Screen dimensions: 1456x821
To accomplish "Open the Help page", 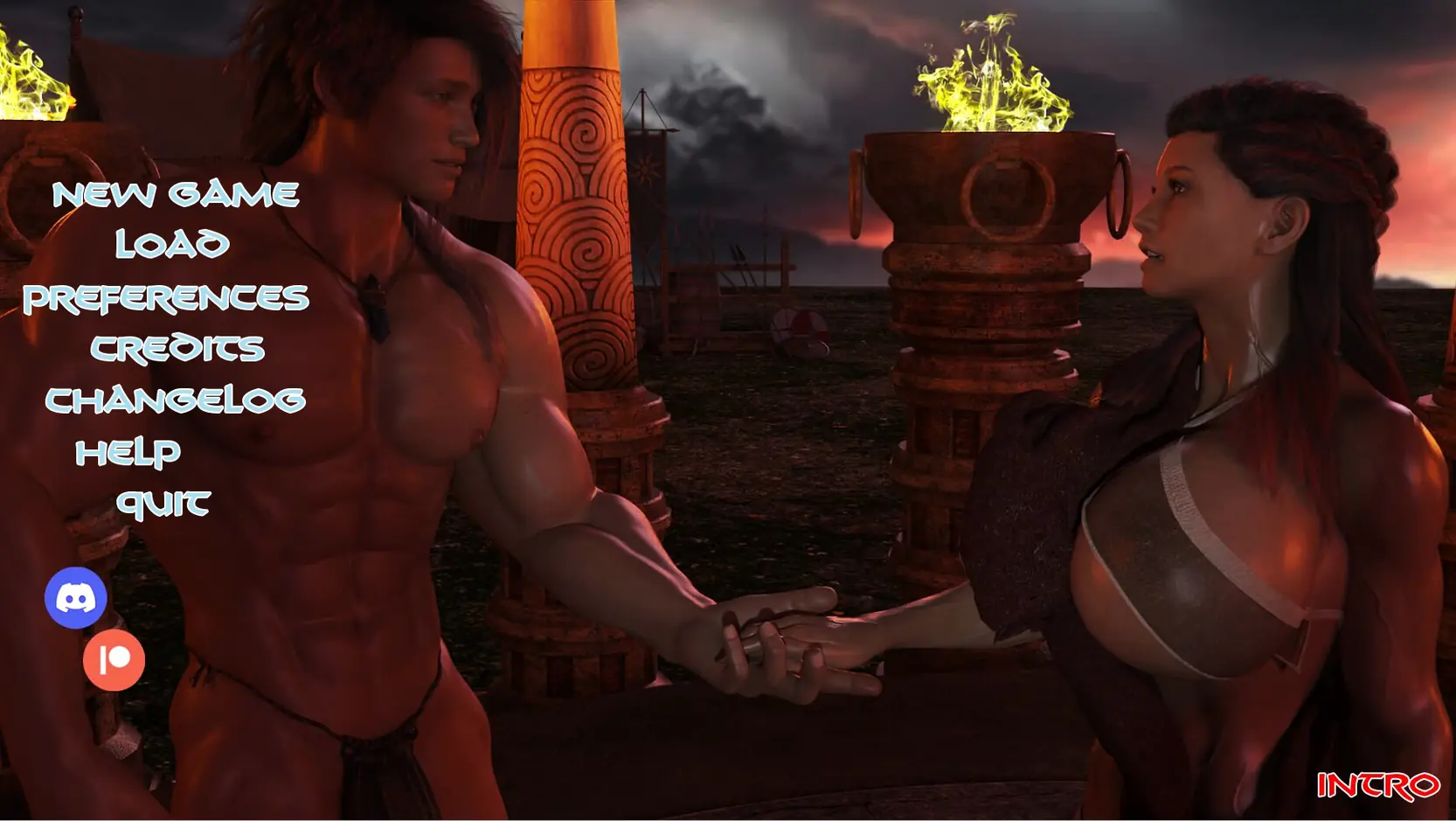I will click(128, 452).
